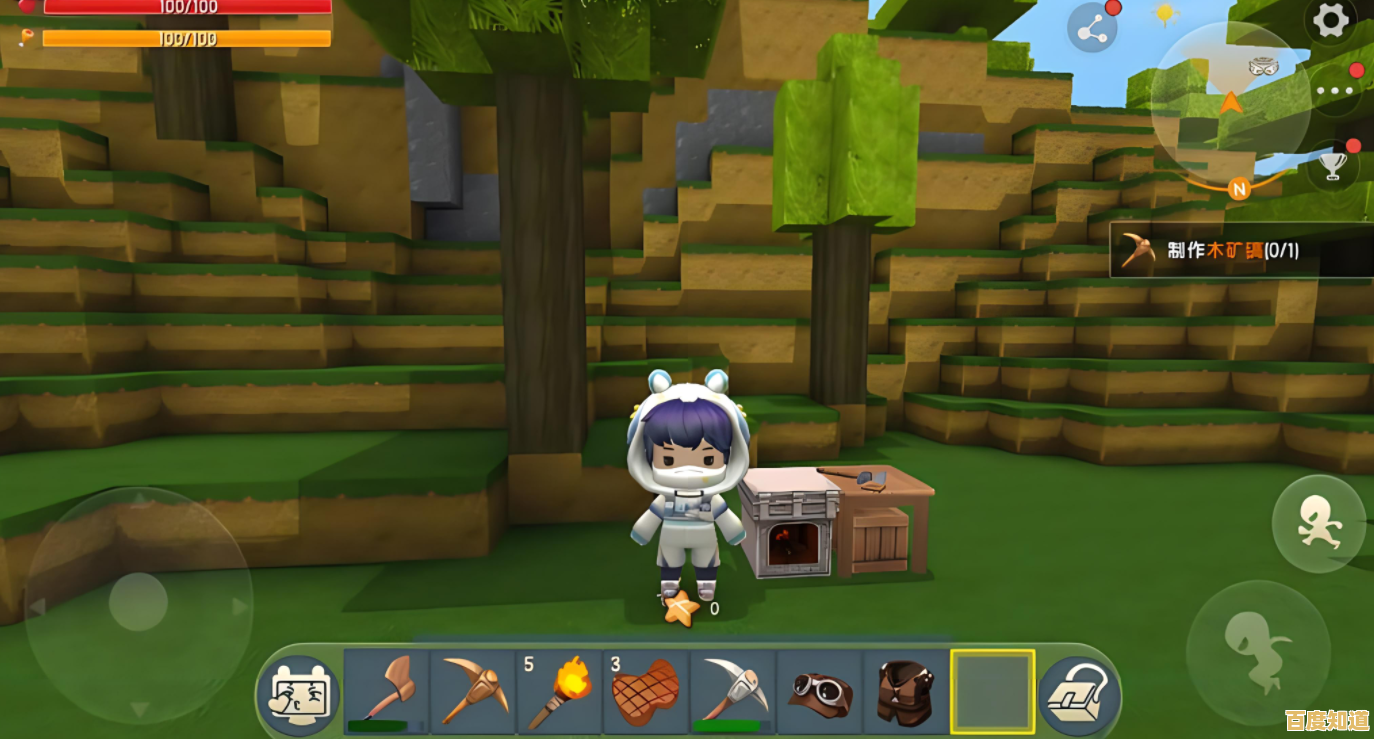Select the torch hotbar slot
The height and width of the screenshot is (739, 1374).
tap(559, 691)
